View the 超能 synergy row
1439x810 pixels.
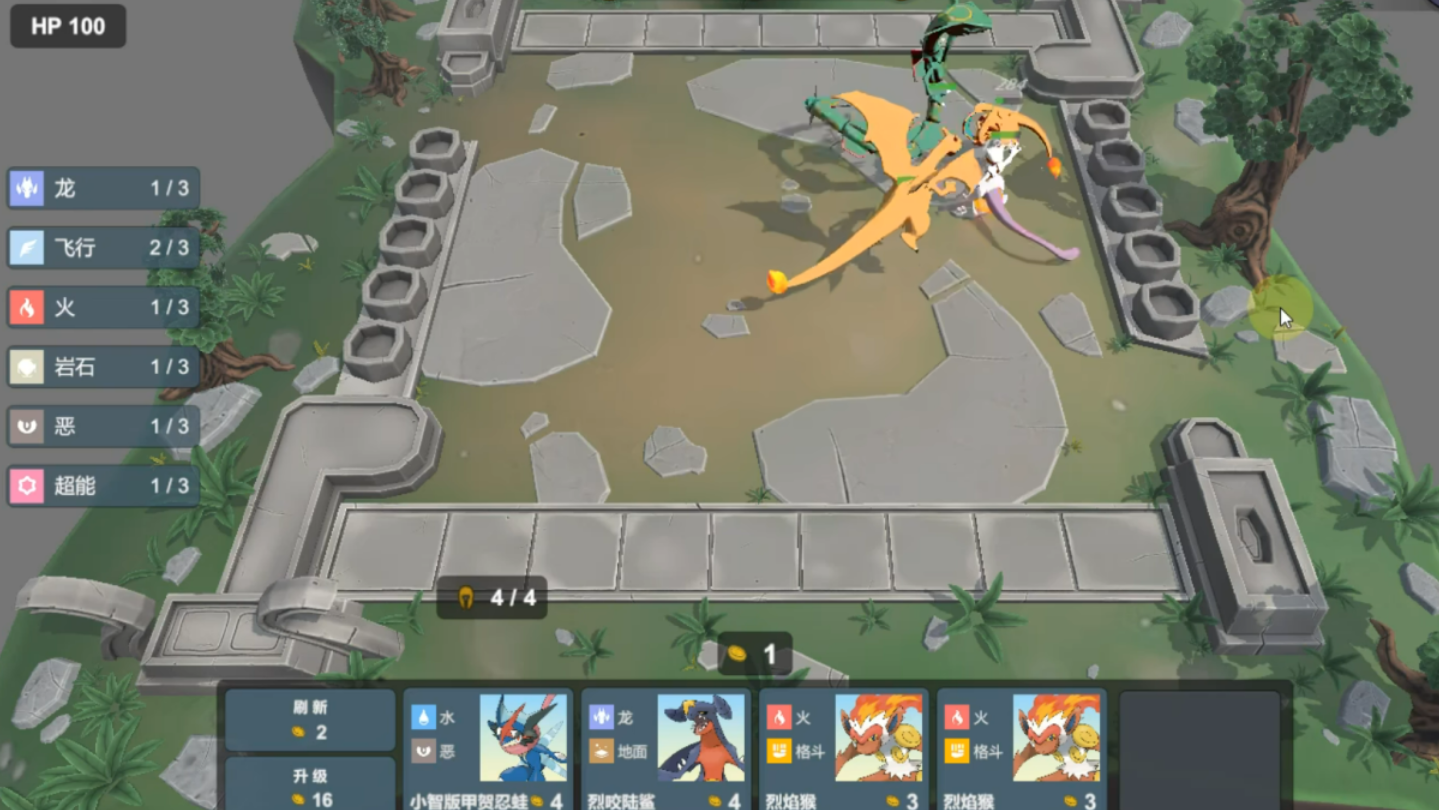point(104,486)
